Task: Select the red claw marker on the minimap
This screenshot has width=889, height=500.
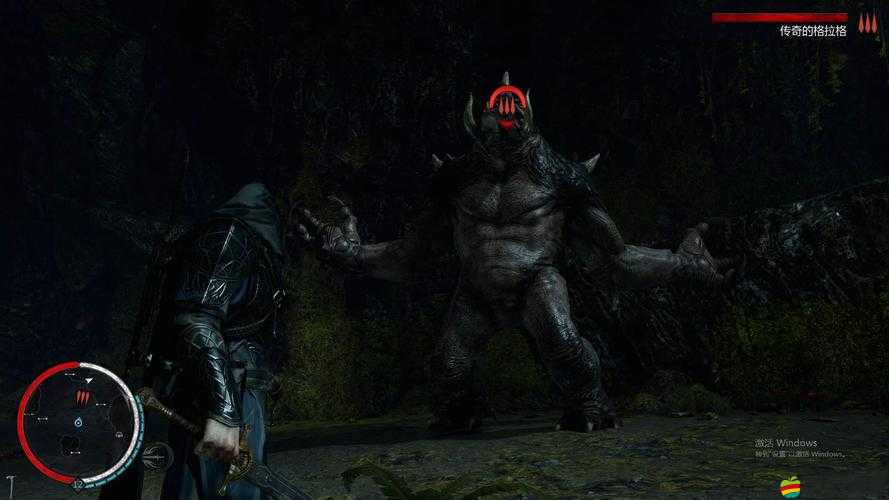Action: coord(83,398)
